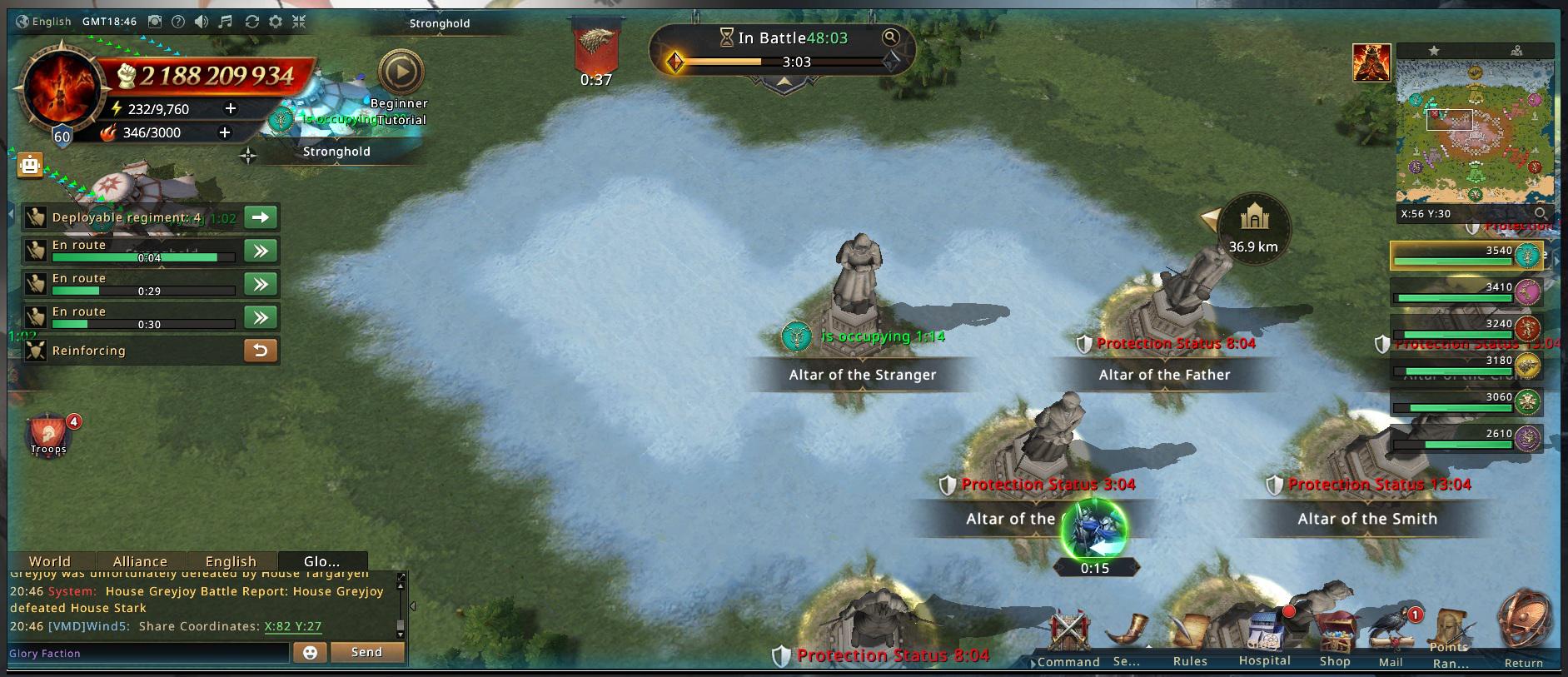This screenshot has width=1568, height=677.
Task: Toggle the sound speaker icon
Action: (x=202, y=22)
